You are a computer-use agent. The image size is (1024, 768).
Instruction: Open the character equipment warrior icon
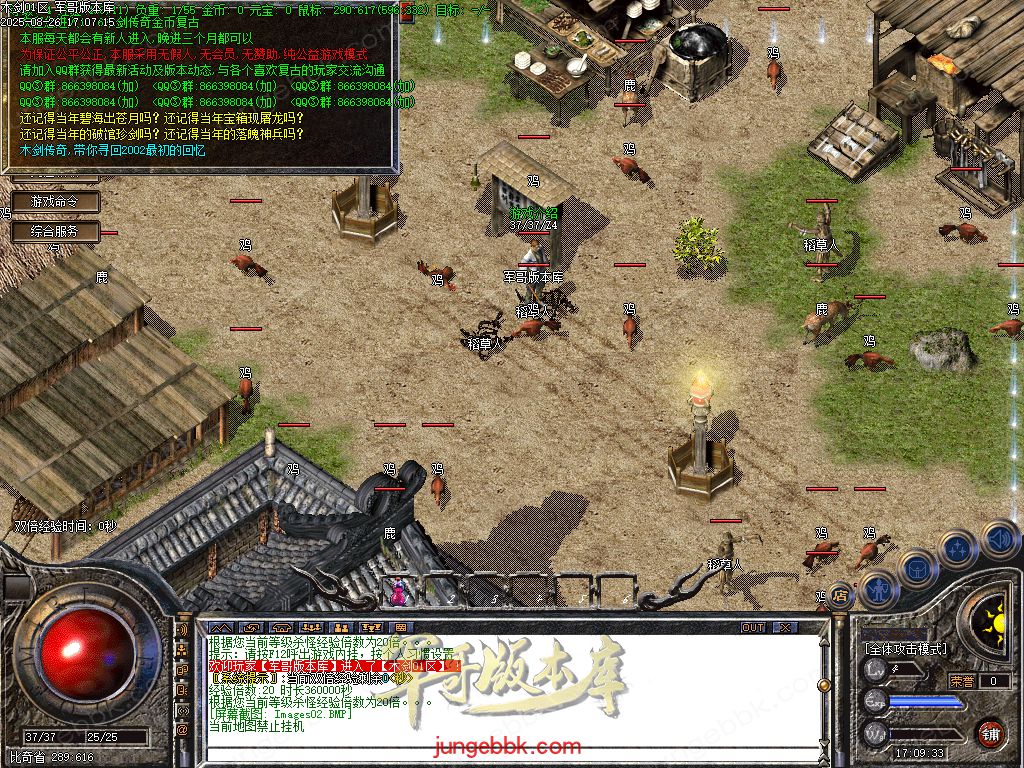click(877, 591)
